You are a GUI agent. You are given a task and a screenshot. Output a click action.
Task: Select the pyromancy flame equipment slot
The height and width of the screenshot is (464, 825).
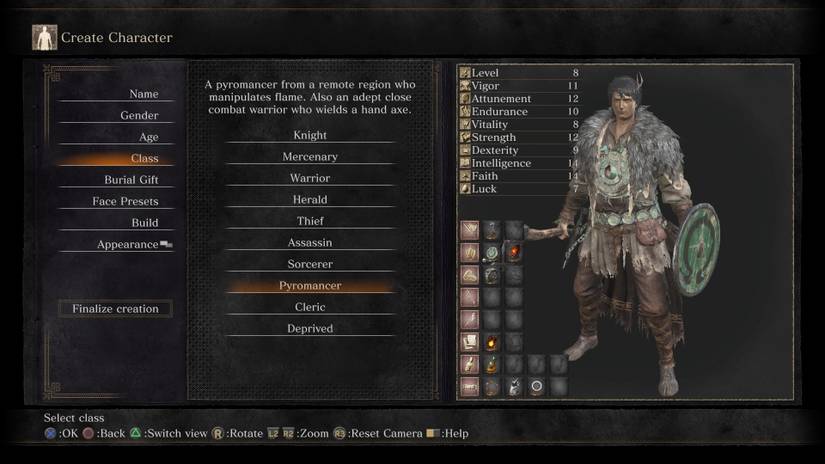pos(514,252)
